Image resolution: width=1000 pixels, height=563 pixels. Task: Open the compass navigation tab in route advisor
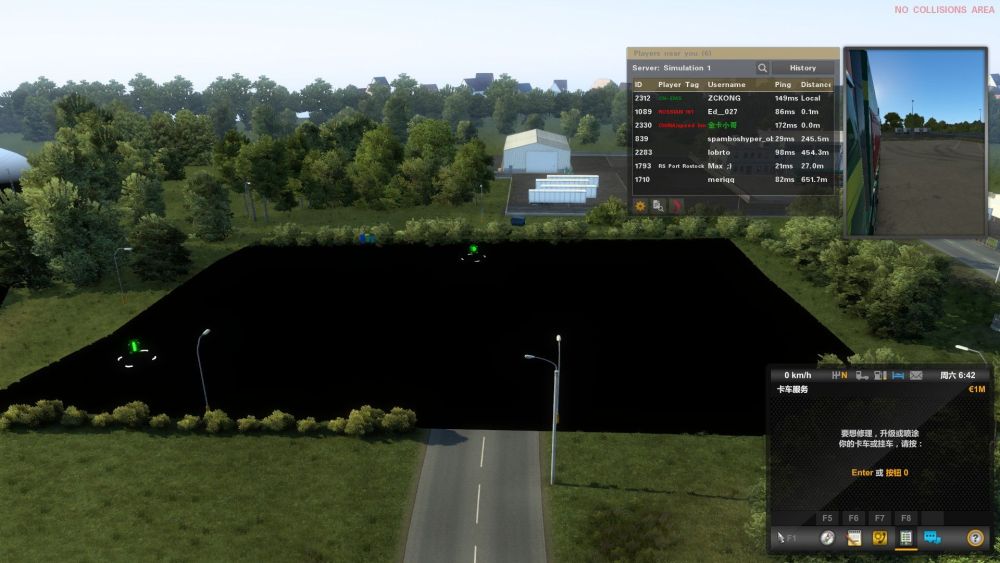point(827,538)
